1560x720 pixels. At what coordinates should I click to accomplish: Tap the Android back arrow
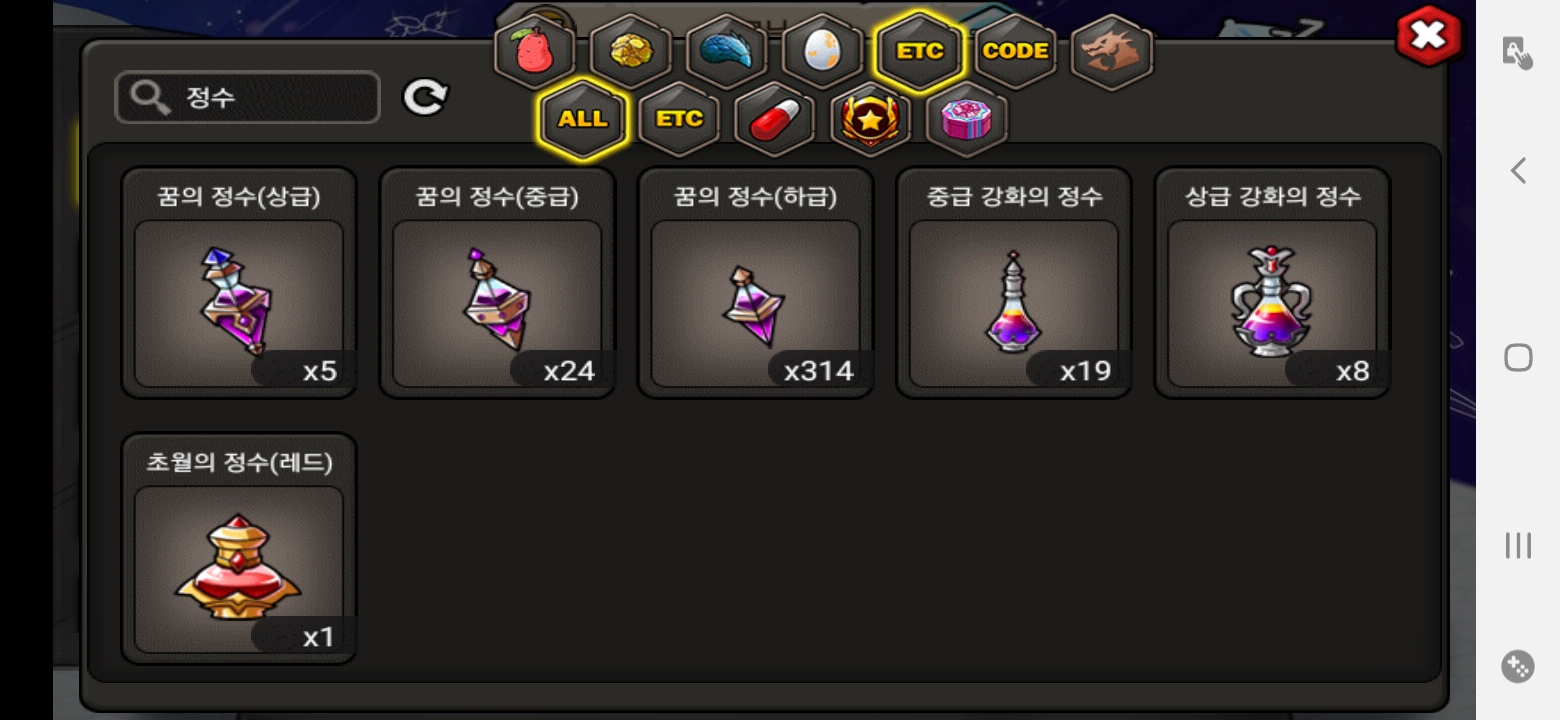point(1518,171)
